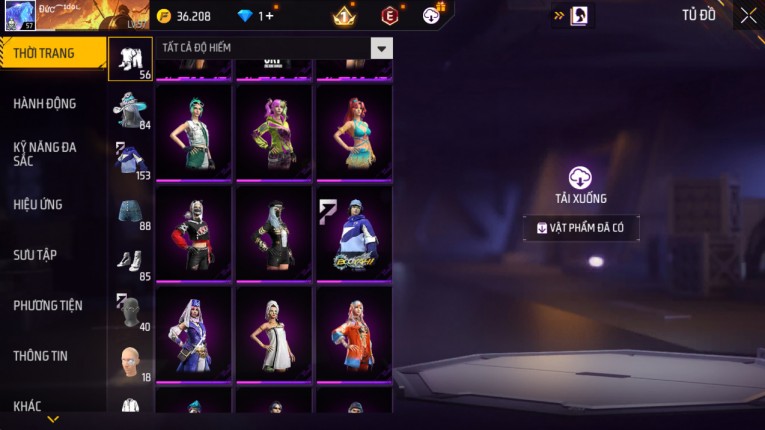Select the white towel outfit thumbnail
The width and height of the screenshot is (765, 430).
[274, 334]
